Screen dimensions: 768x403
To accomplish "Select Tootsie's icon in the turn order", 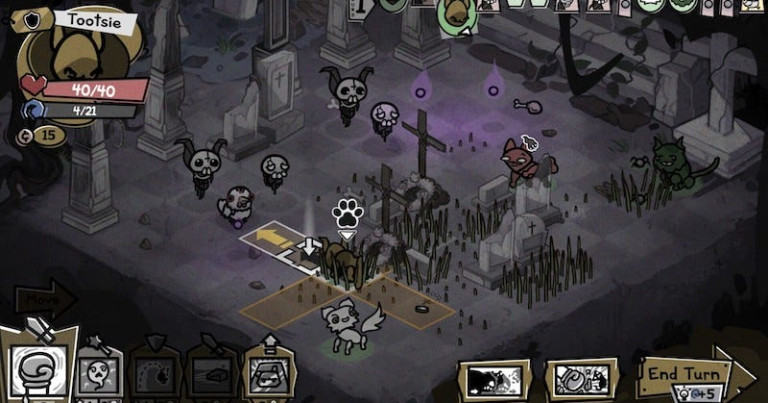I will point(454,12).
